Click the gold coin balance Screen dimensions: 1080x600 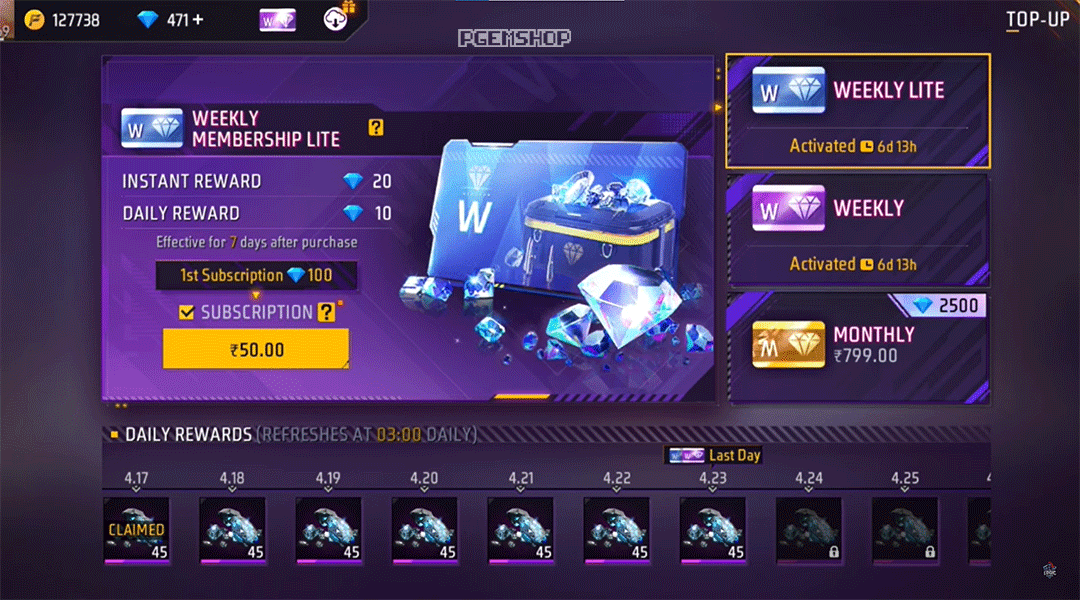pos(64,19)
